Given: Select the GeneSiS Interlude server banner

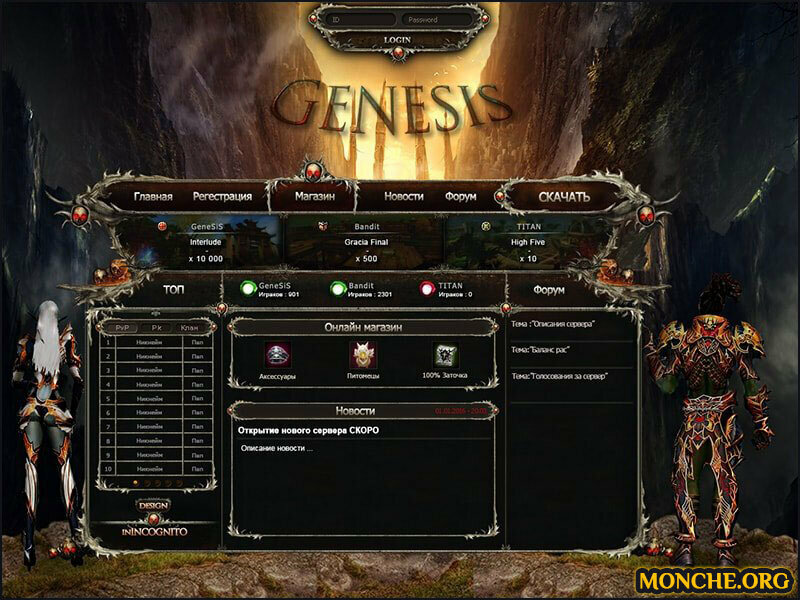Looking at the screenshot, I should coord(204,242).
